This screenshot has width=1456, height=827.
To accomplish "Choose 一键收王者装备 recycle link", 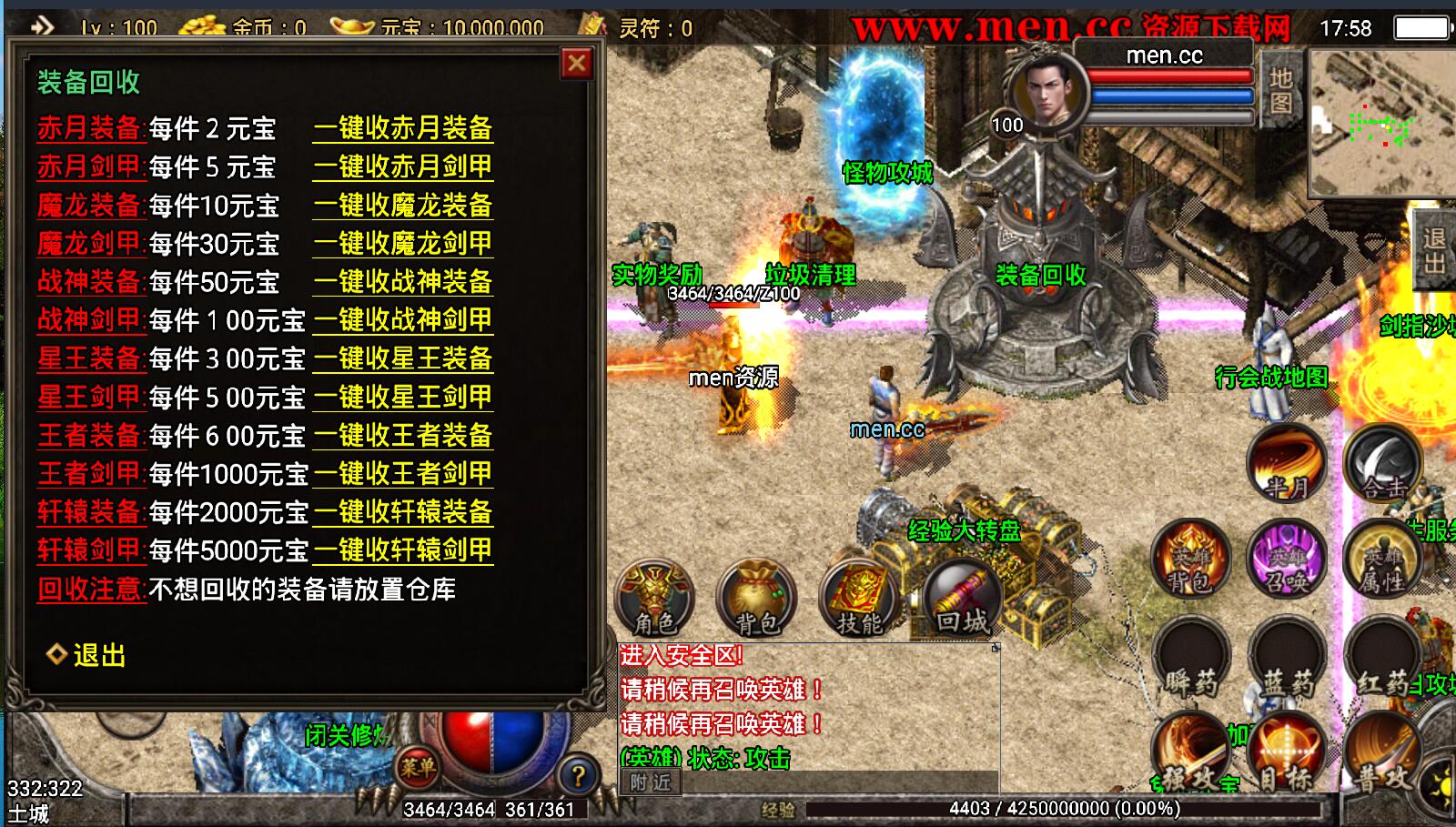I will tap(403, 436).
